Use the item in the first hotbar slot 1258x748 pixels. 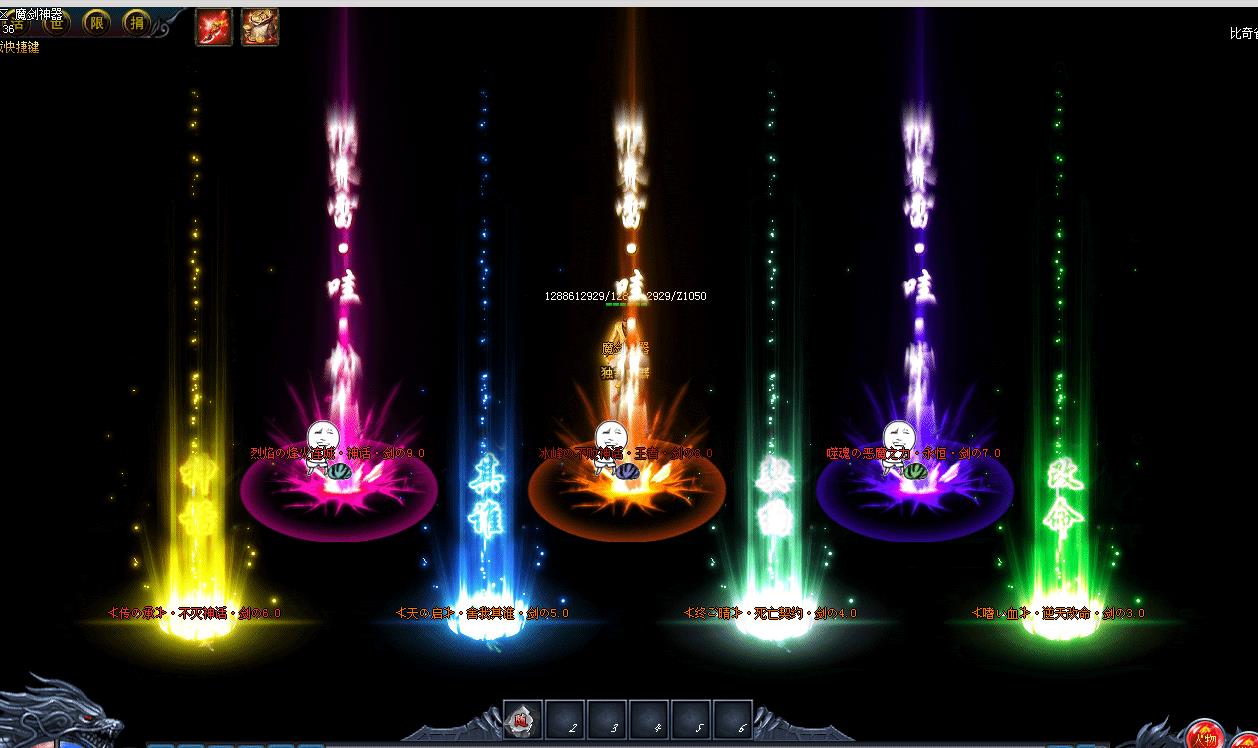click(522, 718)
